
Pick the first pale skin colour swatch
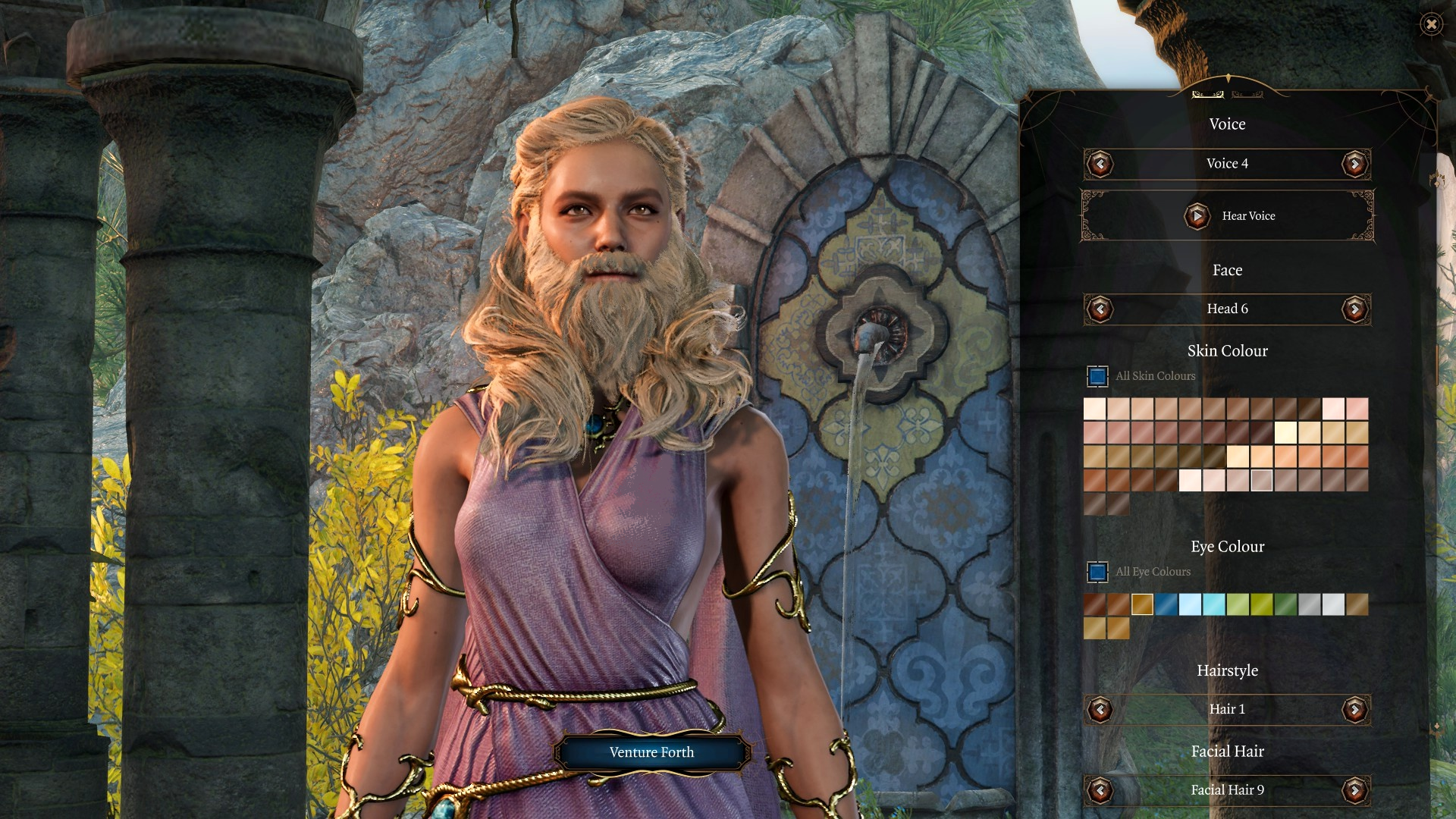[x=1094, y=409]
